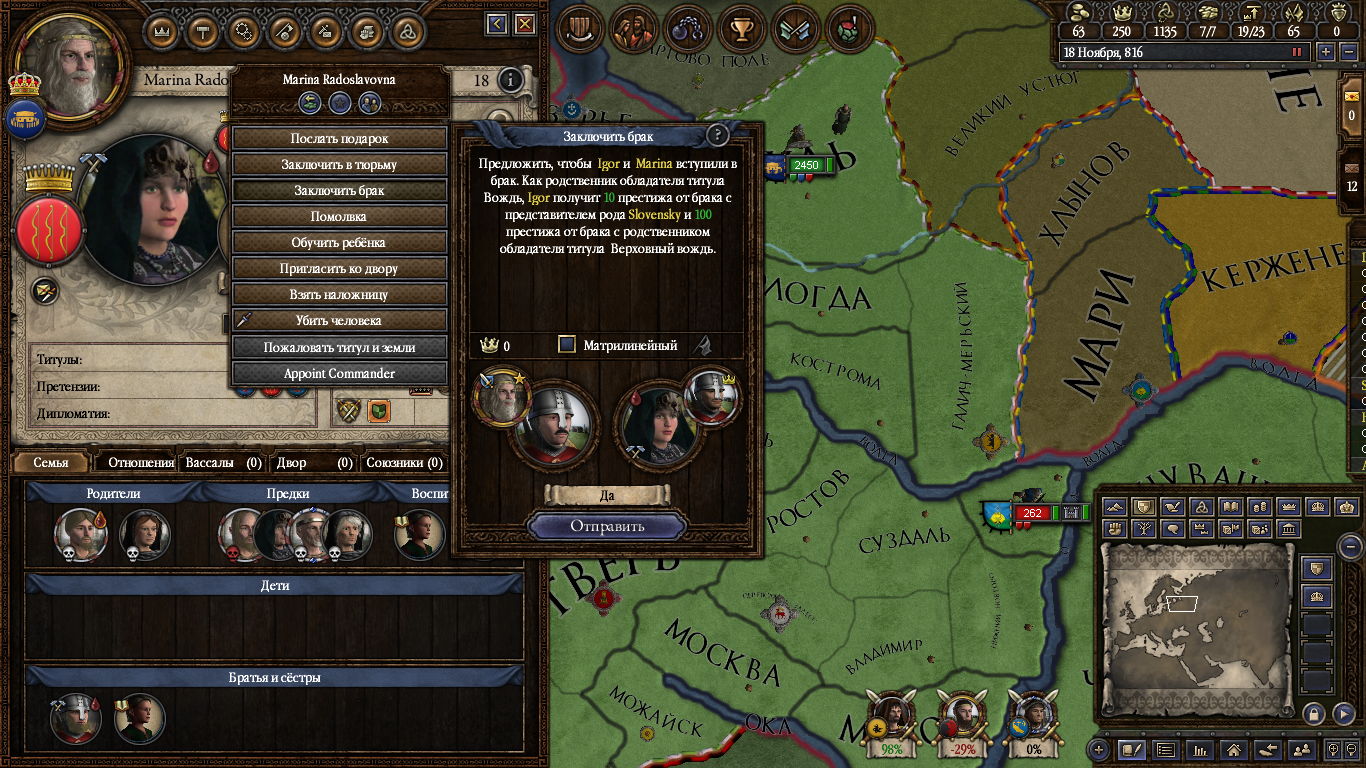Image resolution: width=1366 pixels, height=768 pixels.
Task: Click the Отправить button to send proposal
Action: (607, 526)
